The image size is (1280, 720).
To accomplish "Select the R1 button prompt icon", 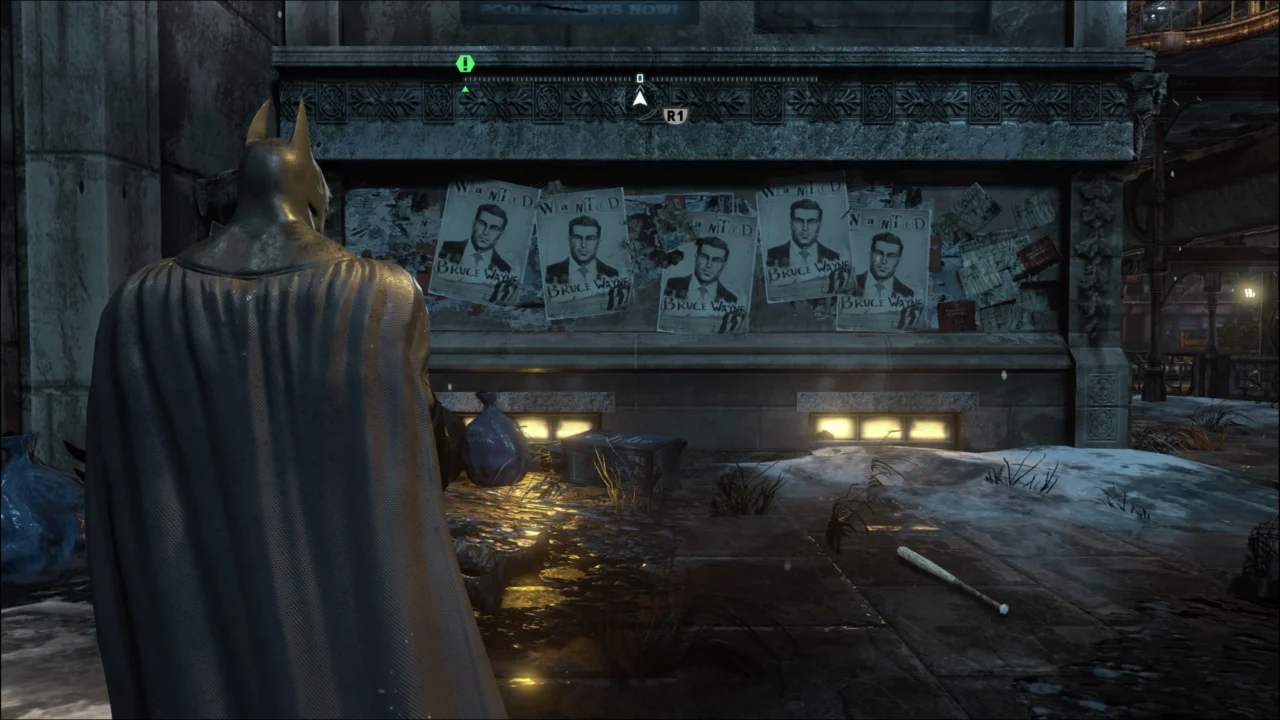I will coord(673,113).
